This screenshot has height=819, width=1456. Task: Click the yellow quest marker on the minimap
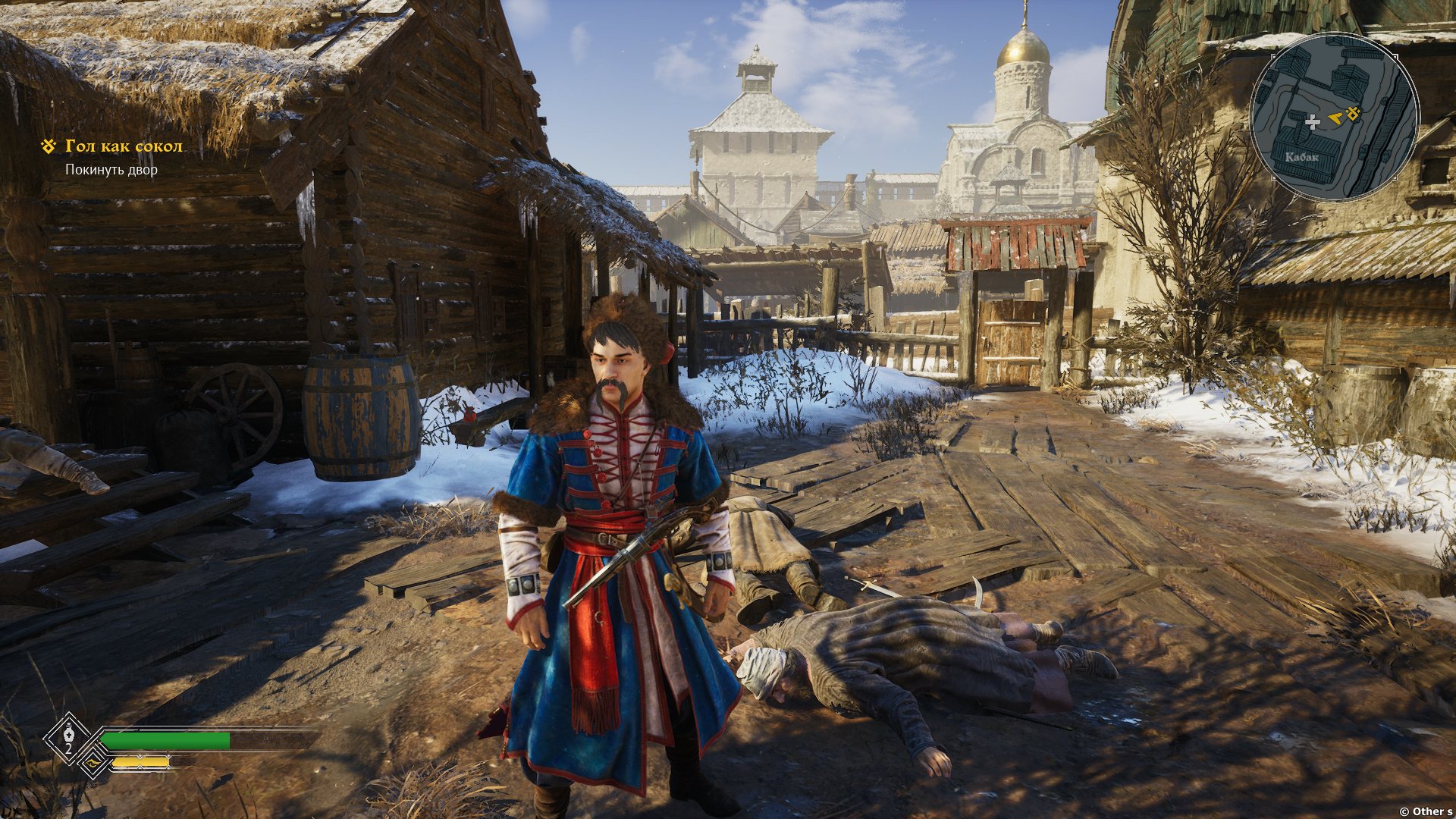point(1353,115)
